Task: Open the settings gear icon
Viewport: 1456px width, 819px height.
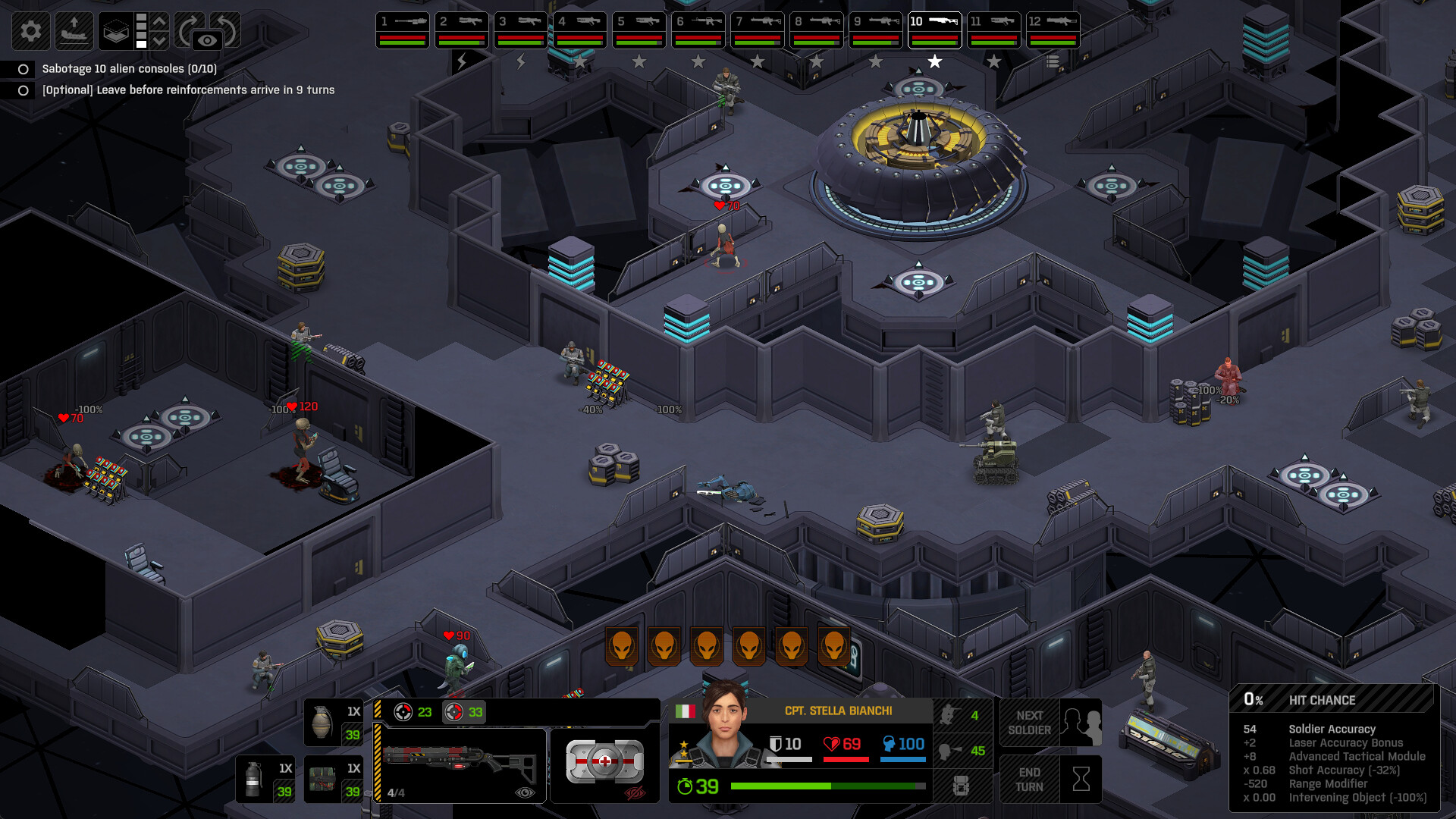Action: 31,30
